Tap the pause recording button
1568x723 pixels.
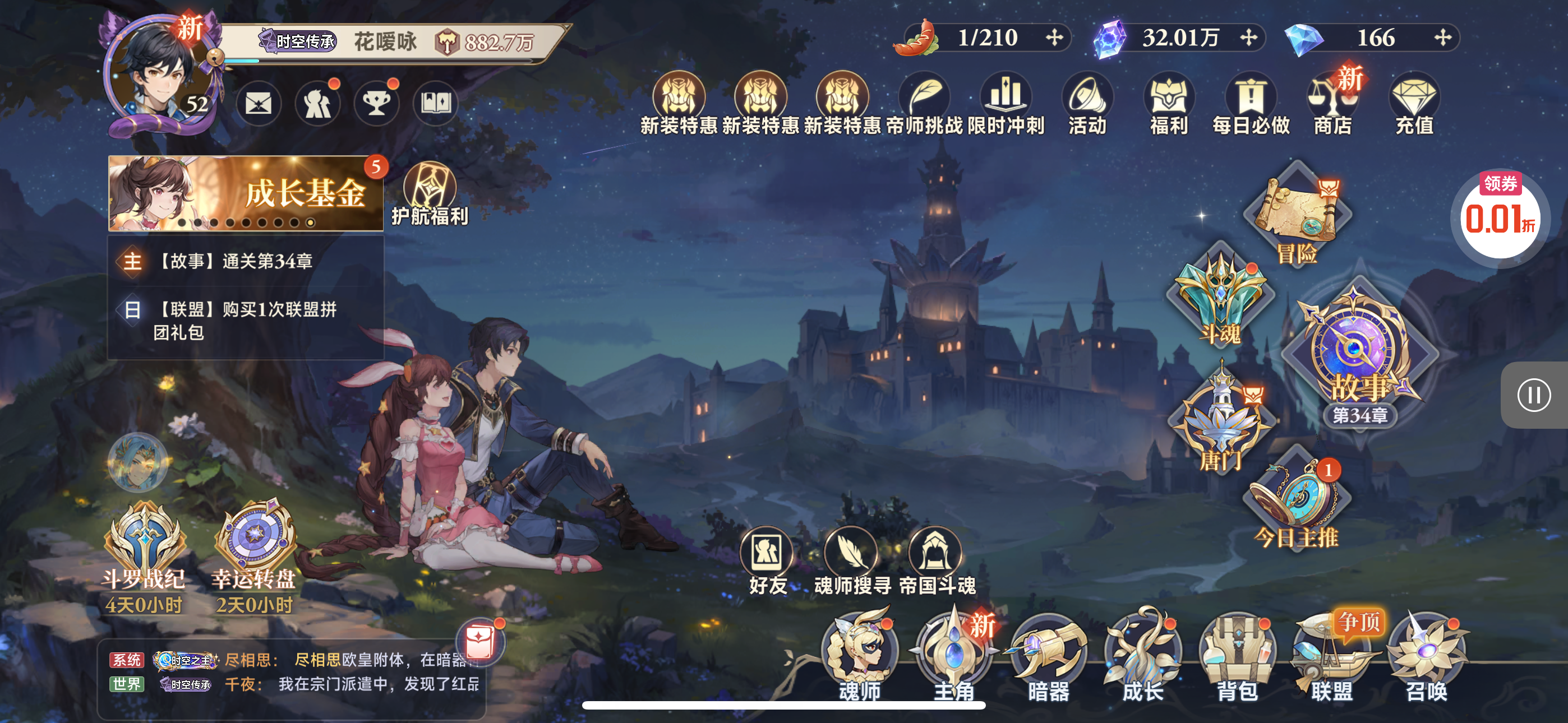point(1533,396)
